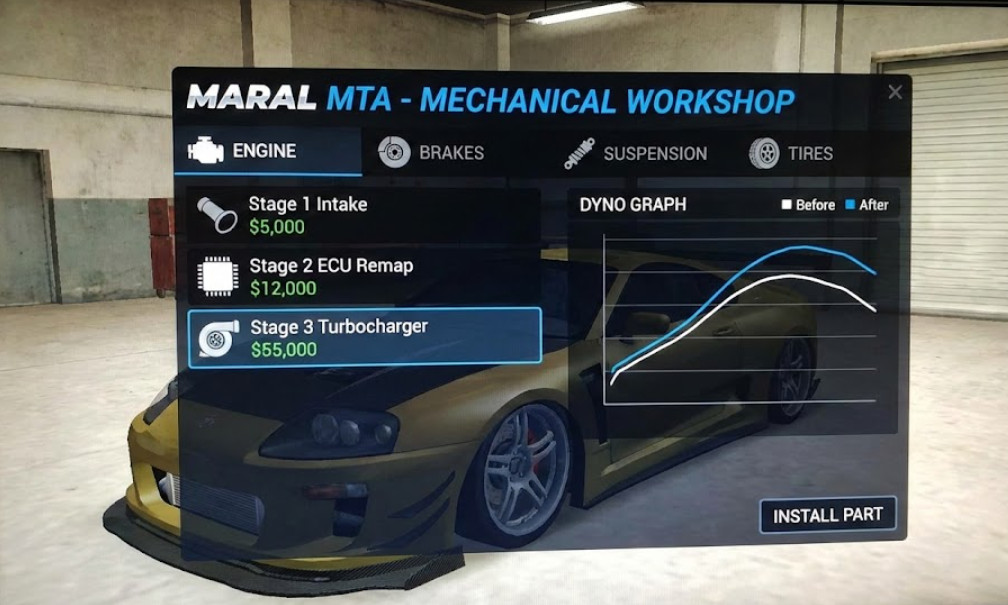Show the Suspension upgrades tab

coord(635,154)
